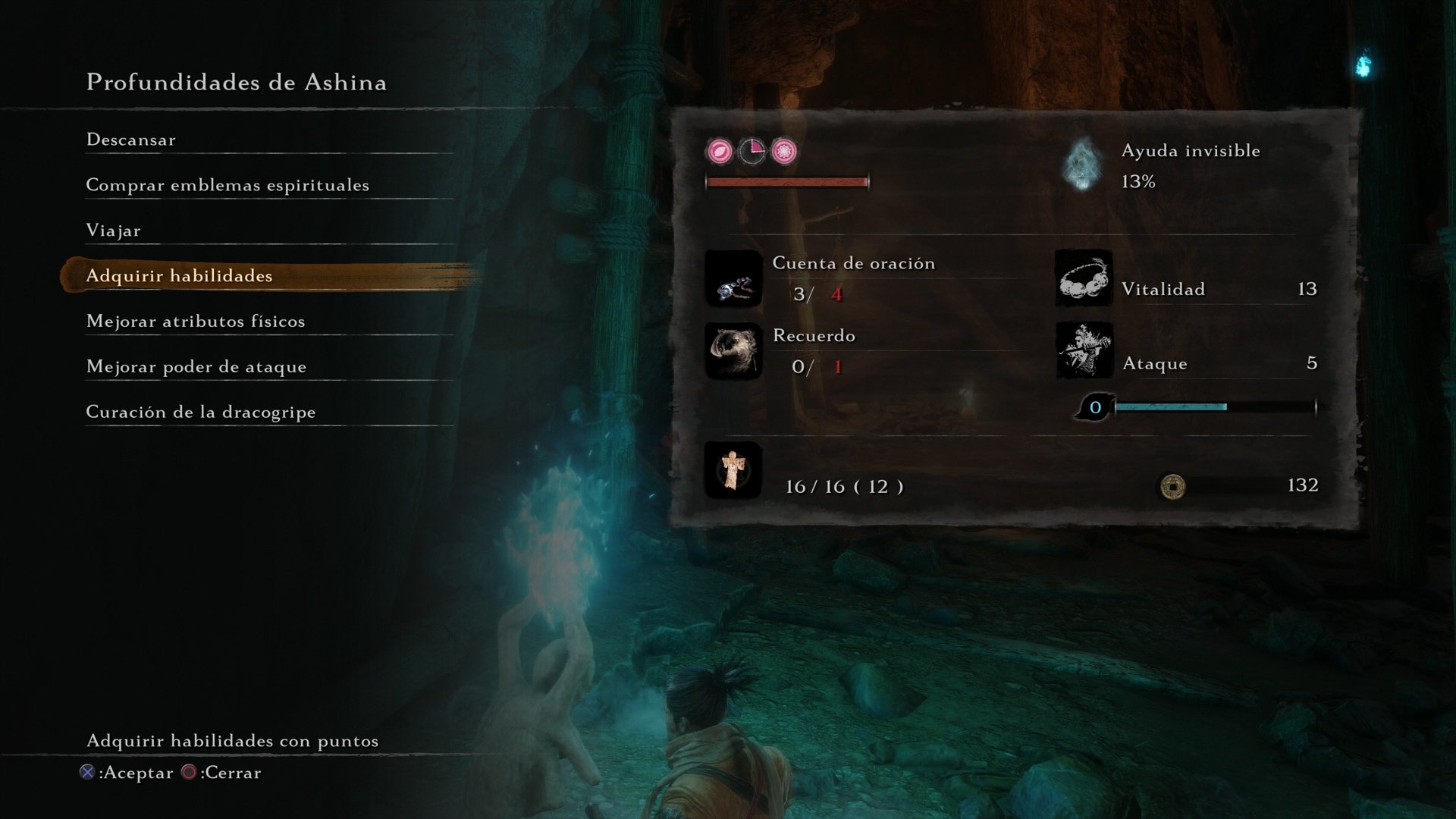Select Mejorar poder de ataque
This screenshot has height=819, width=1456.
coord(196,366)
